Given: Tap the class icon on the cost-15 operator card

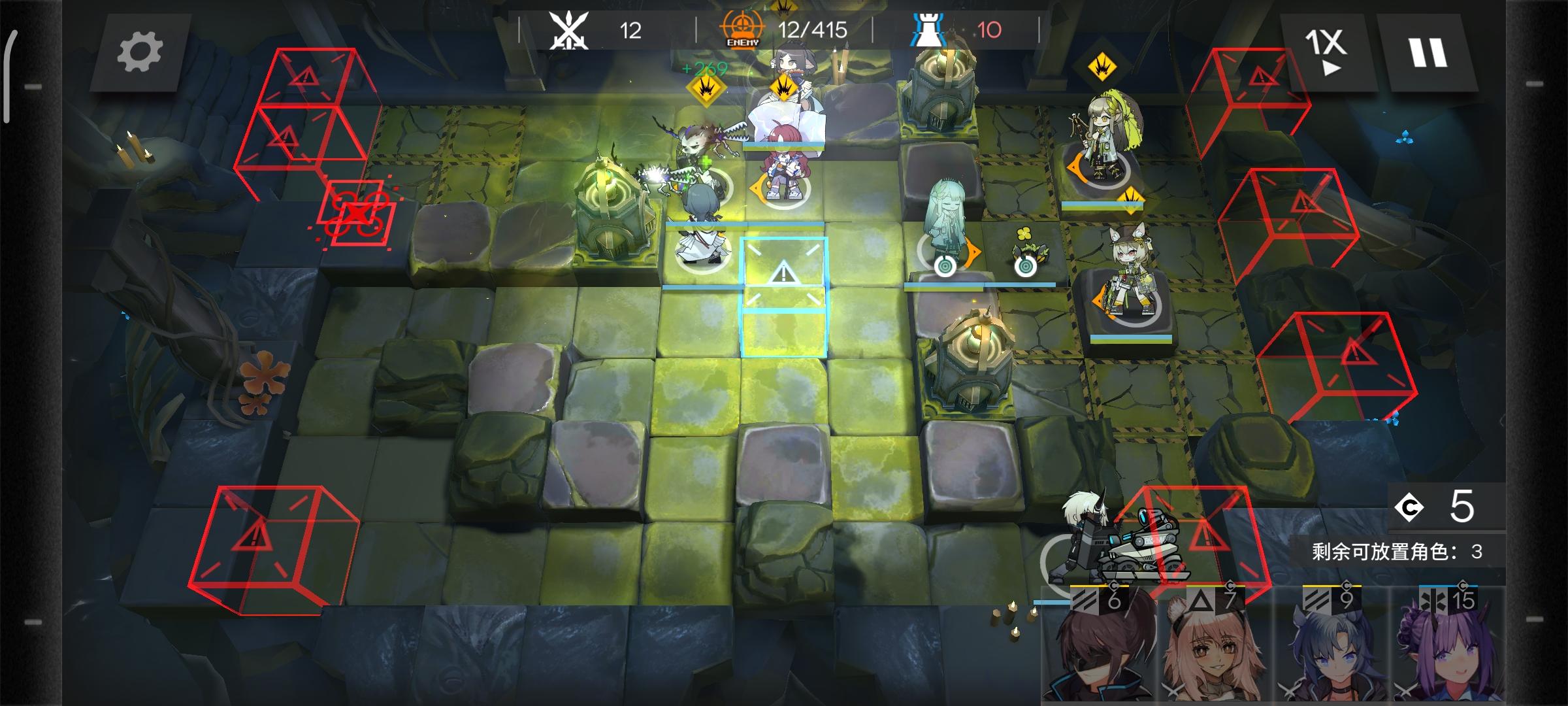Looking at the screenshot, I should (1435, 600).
